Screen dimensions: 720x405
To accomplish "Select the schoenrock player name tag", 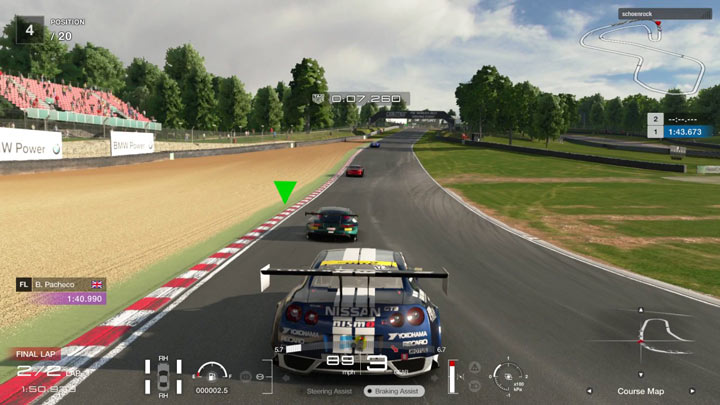I will [664, 14].
